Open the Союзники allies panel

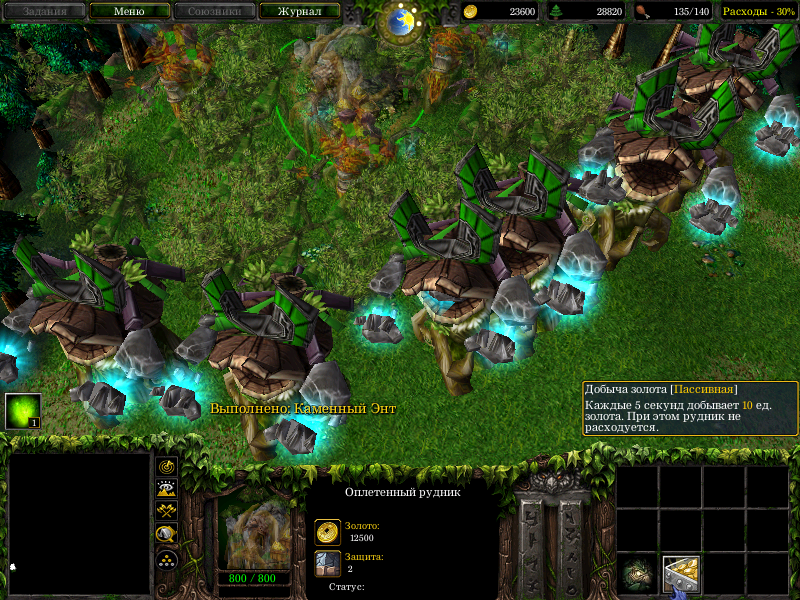[x=213, y=12]
